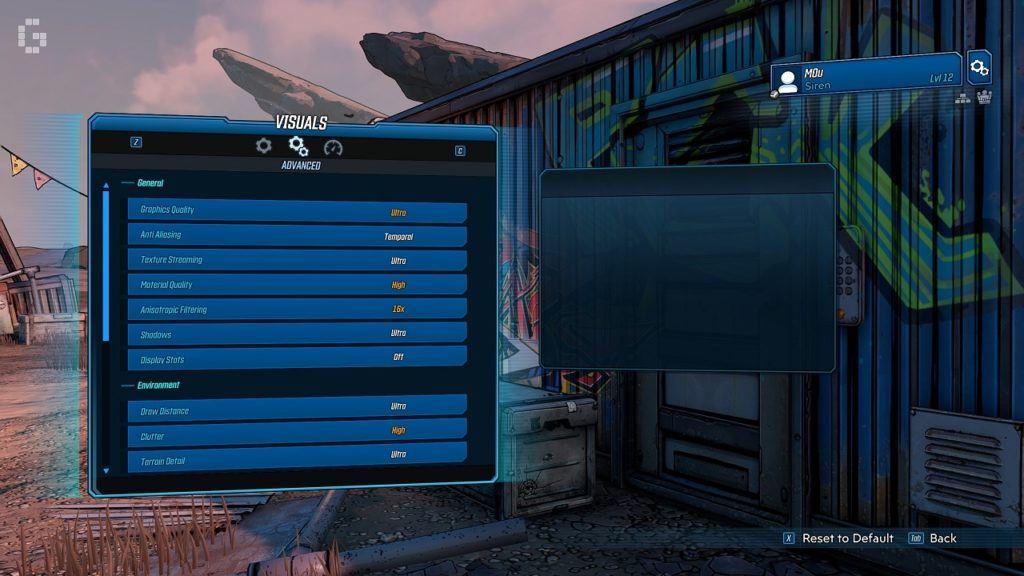Toggle the Display Stats option
This screenshot has width=1024, height=576.
point(297,358)
